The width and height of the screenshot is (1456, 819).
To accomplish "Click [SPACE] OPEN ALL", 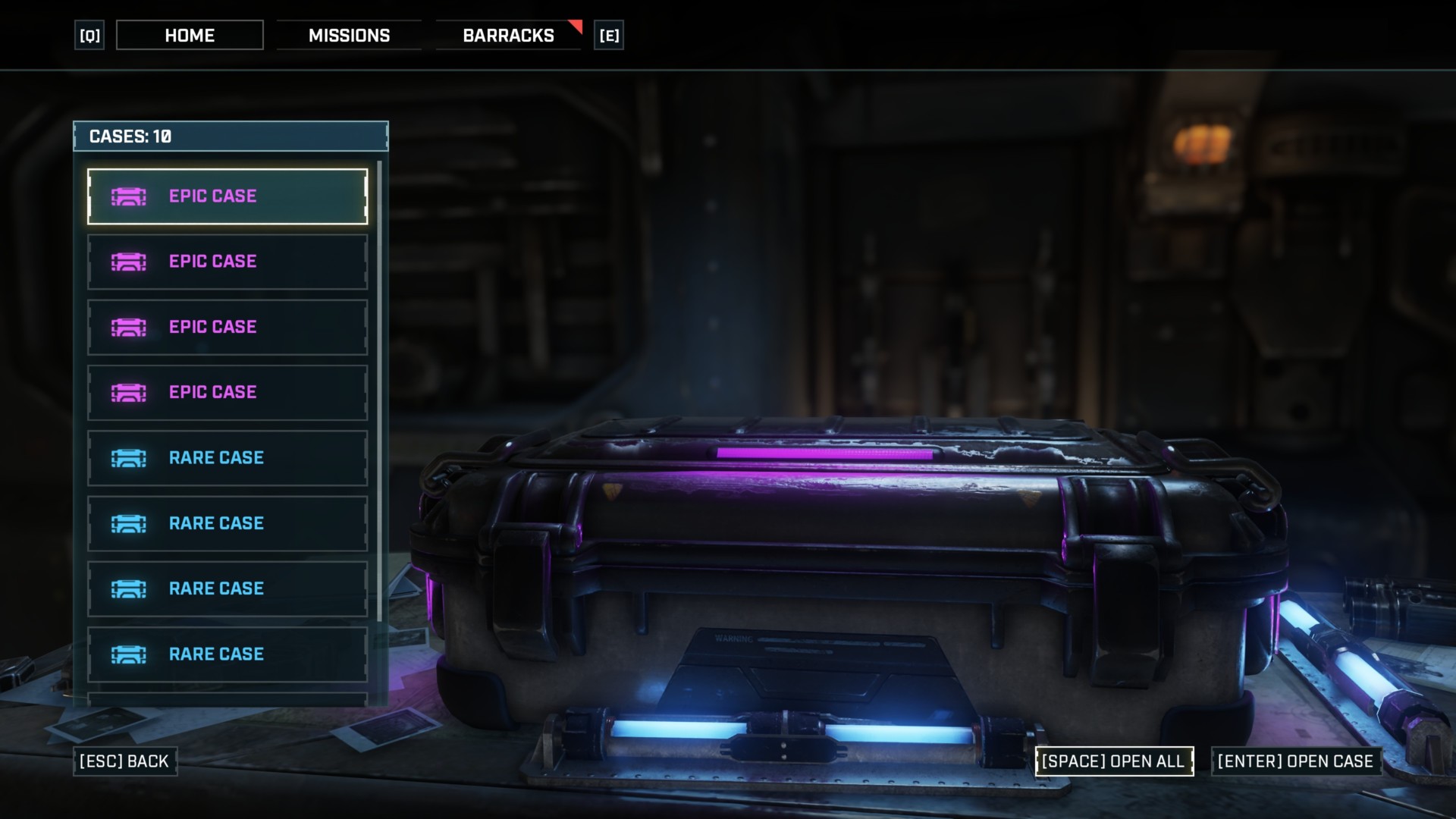I will [x=1115, y=761].
